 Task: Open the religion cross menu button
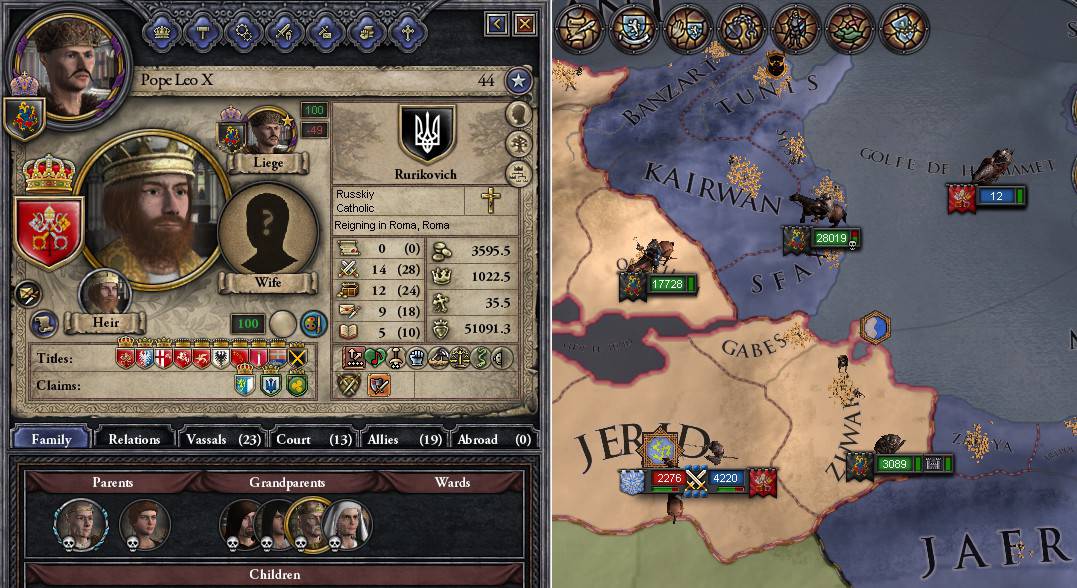point(407,30)
